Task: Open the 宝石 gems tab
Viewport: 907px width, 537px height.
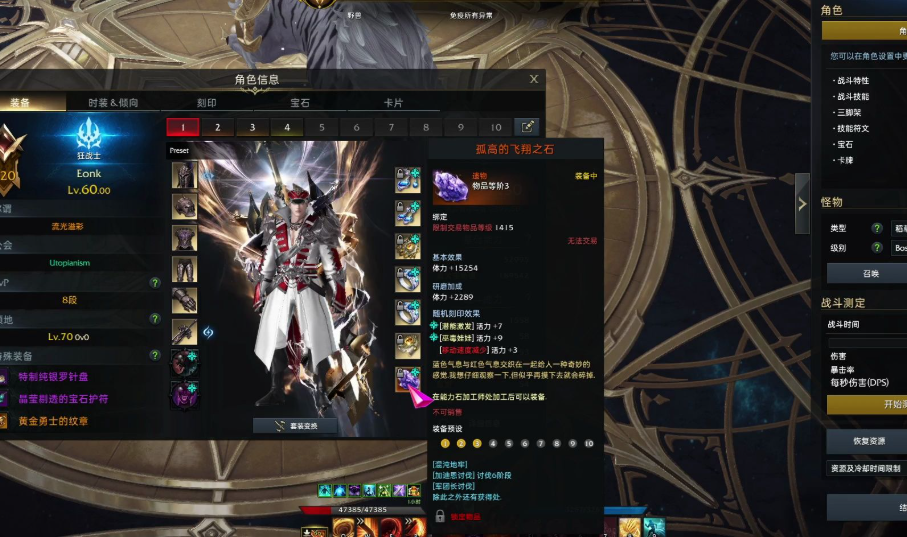Action: [x=300, y=102]
